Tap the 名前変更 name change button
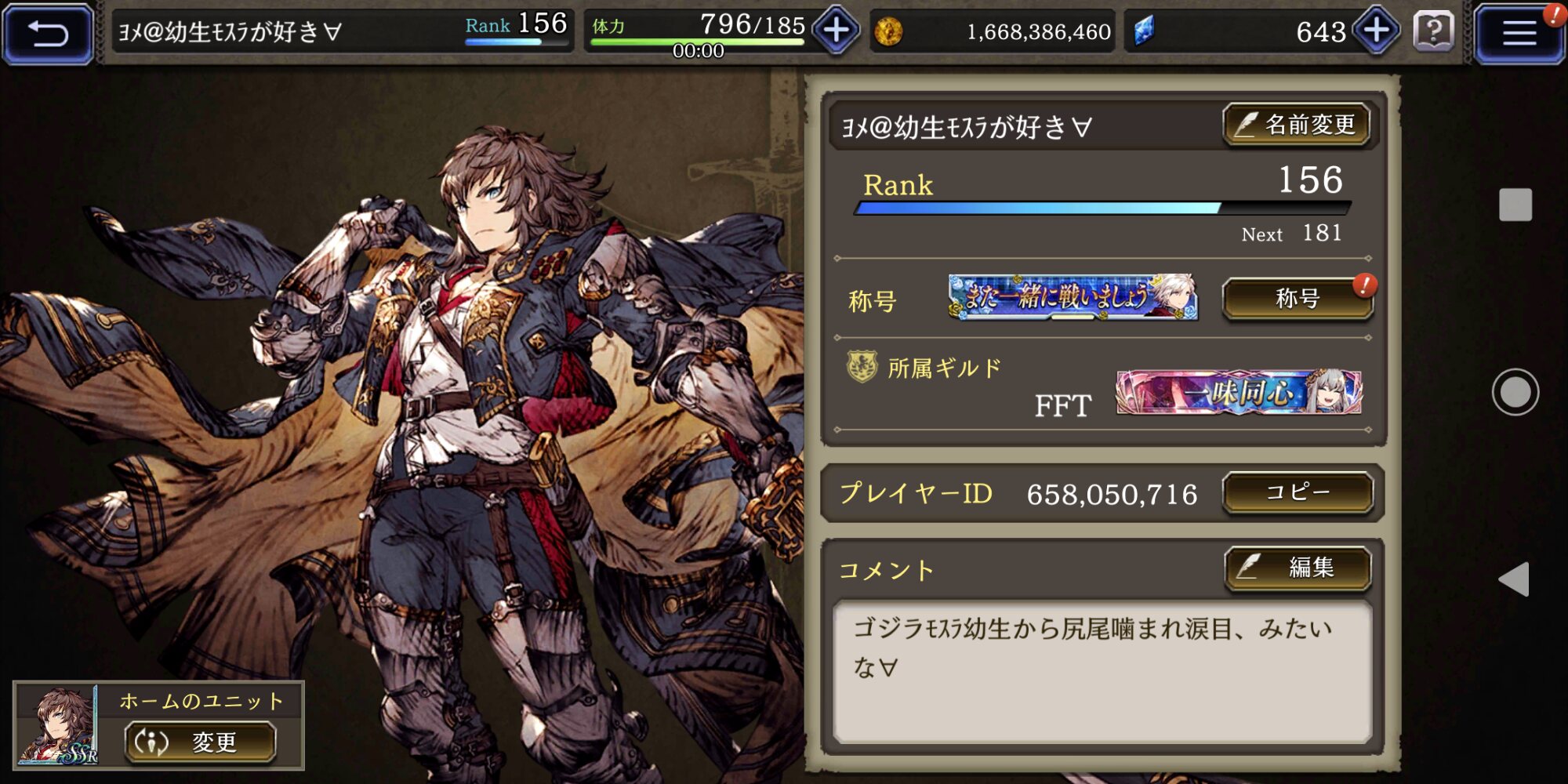1568x784 pixels. [x=1297, y=125]
